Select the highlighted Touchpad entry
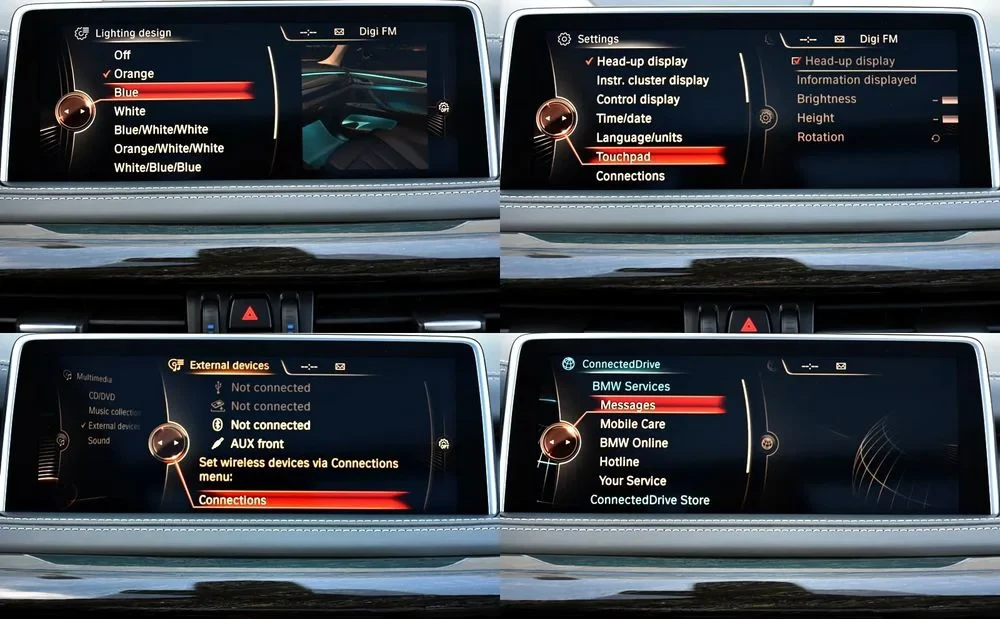 pyautogui.click(x=623, y=157)
